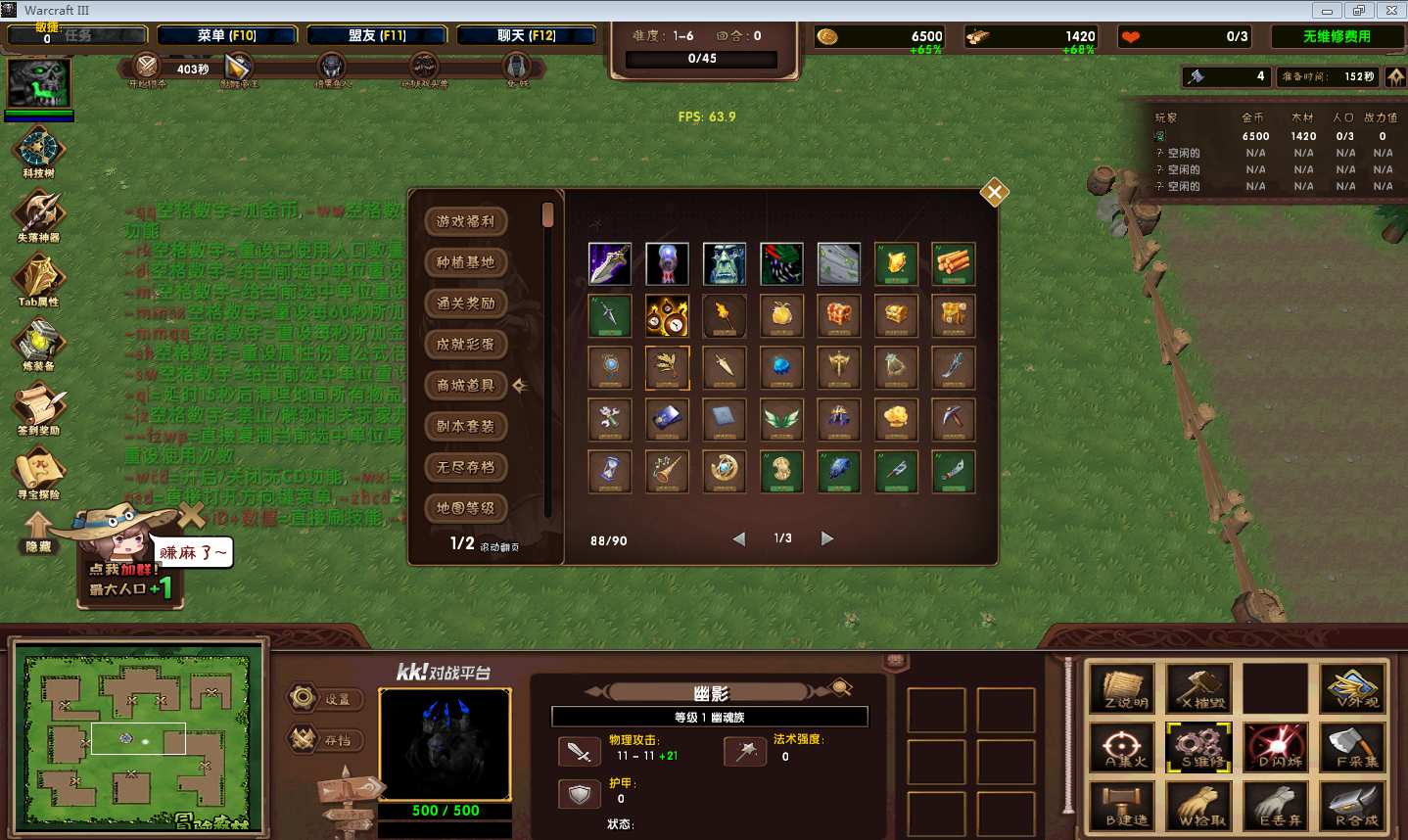Open the 失落神器 lost artifact icon
Viewport: 1408px width, 840px height.
(x=39, y=214)
